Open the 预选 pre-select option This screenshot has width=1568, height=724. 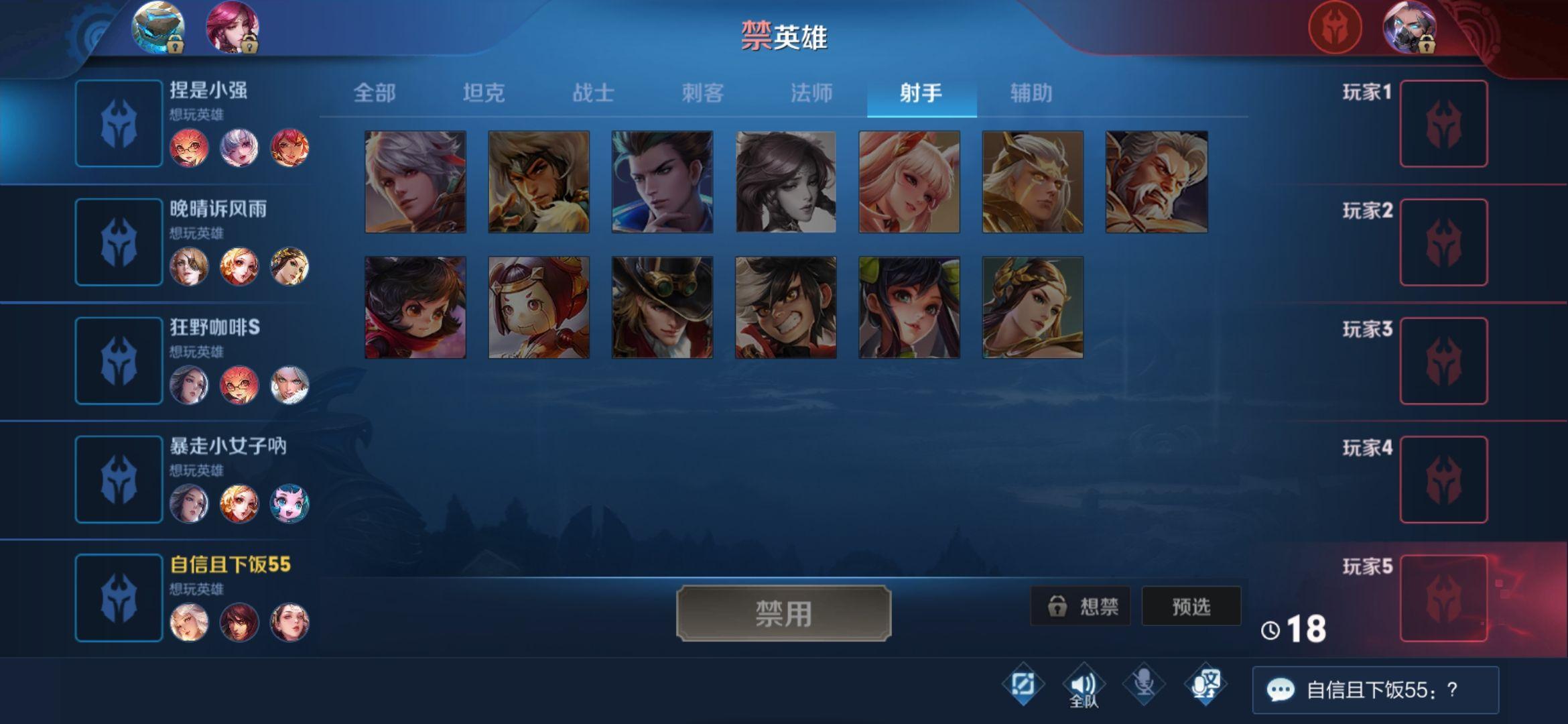1191,607
